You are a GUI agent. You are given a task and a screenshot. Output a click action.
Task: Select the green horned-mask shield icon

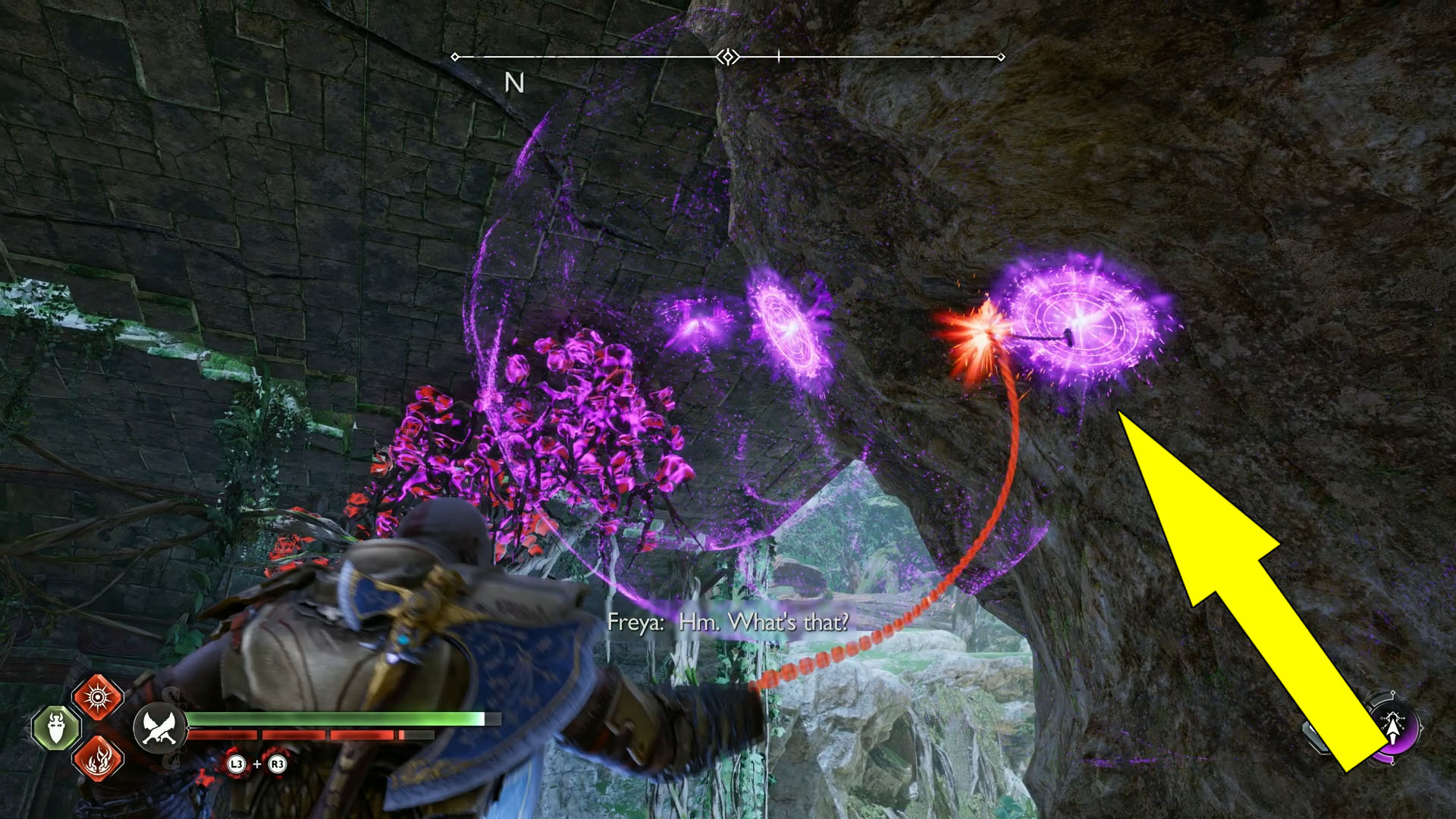click(56, 729)
